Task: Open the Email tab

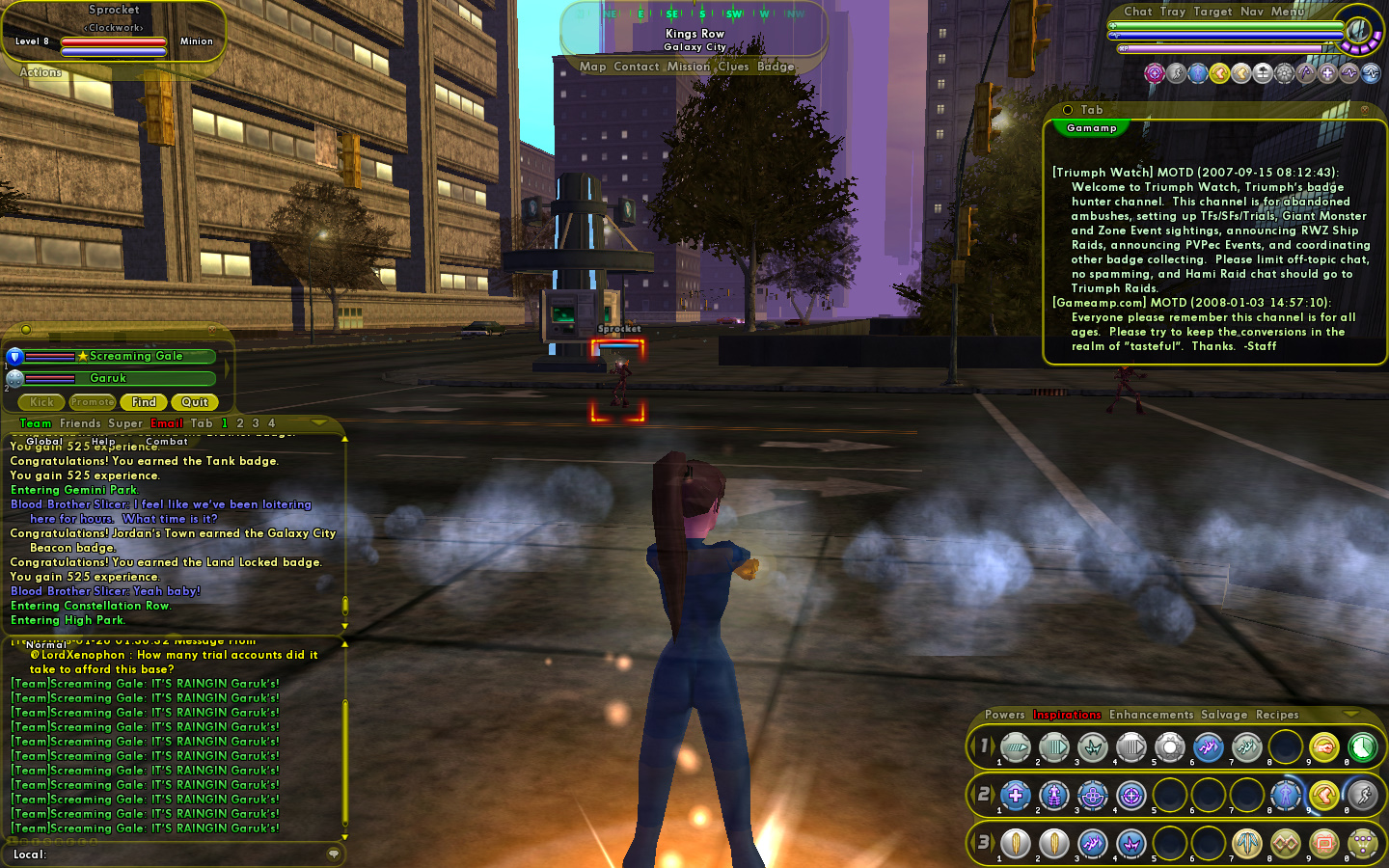Action: pos(167,423)
